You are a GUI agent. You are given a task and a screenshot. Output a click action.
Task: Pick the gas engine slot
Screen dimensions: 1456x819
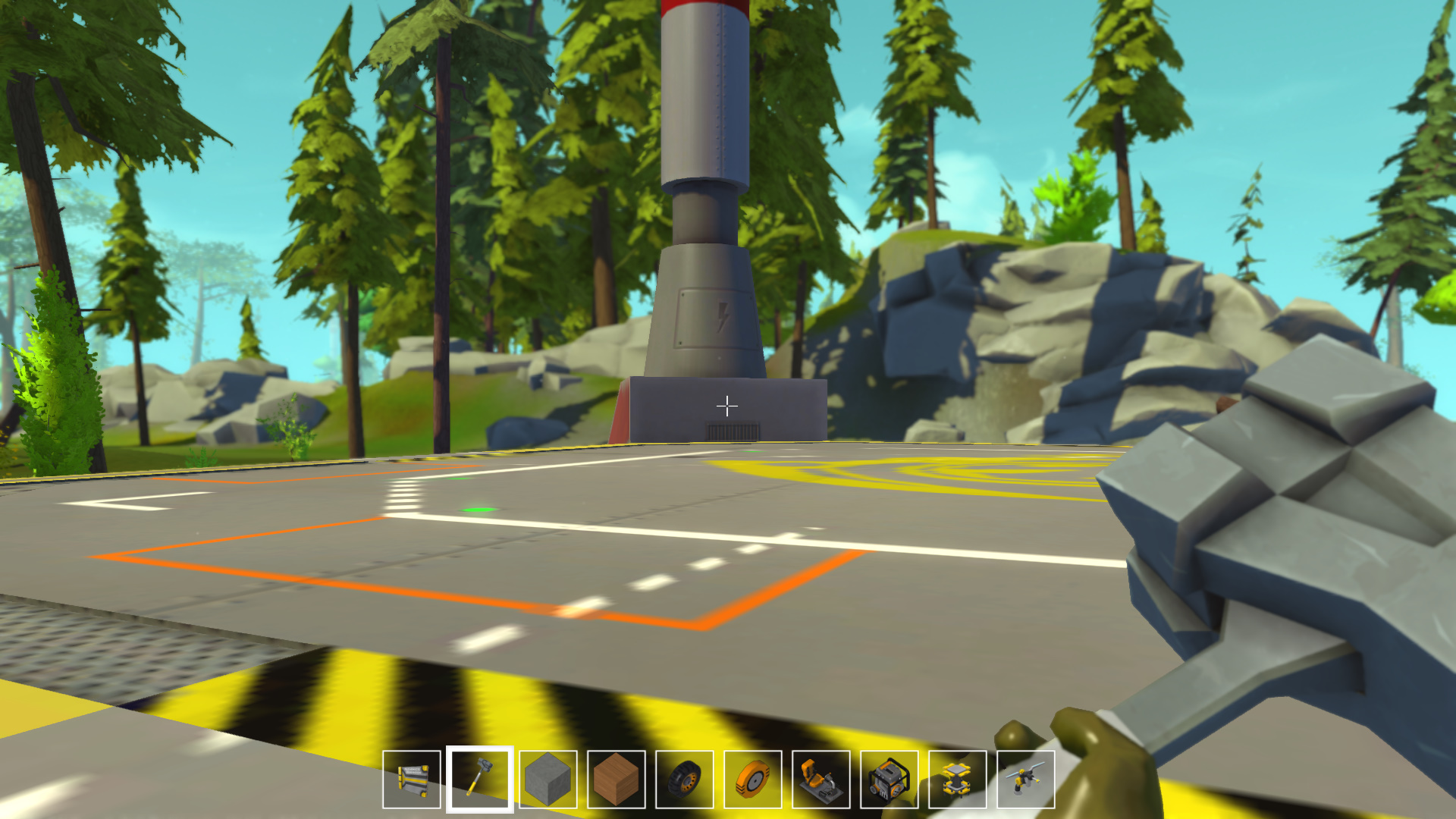click(890, 780)
